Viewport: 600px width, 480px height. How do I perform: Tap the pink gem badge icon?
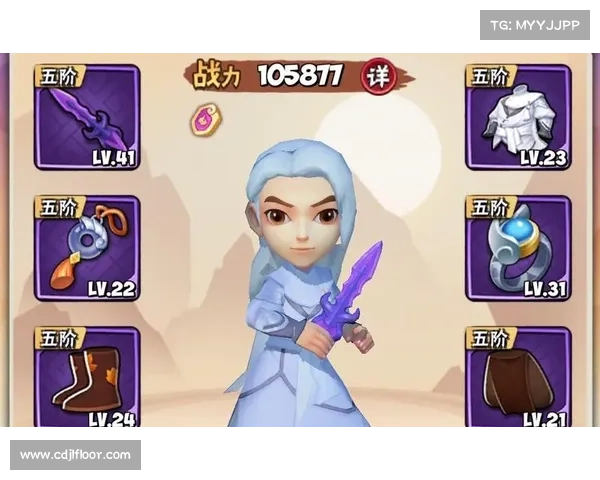coord(207,119)
